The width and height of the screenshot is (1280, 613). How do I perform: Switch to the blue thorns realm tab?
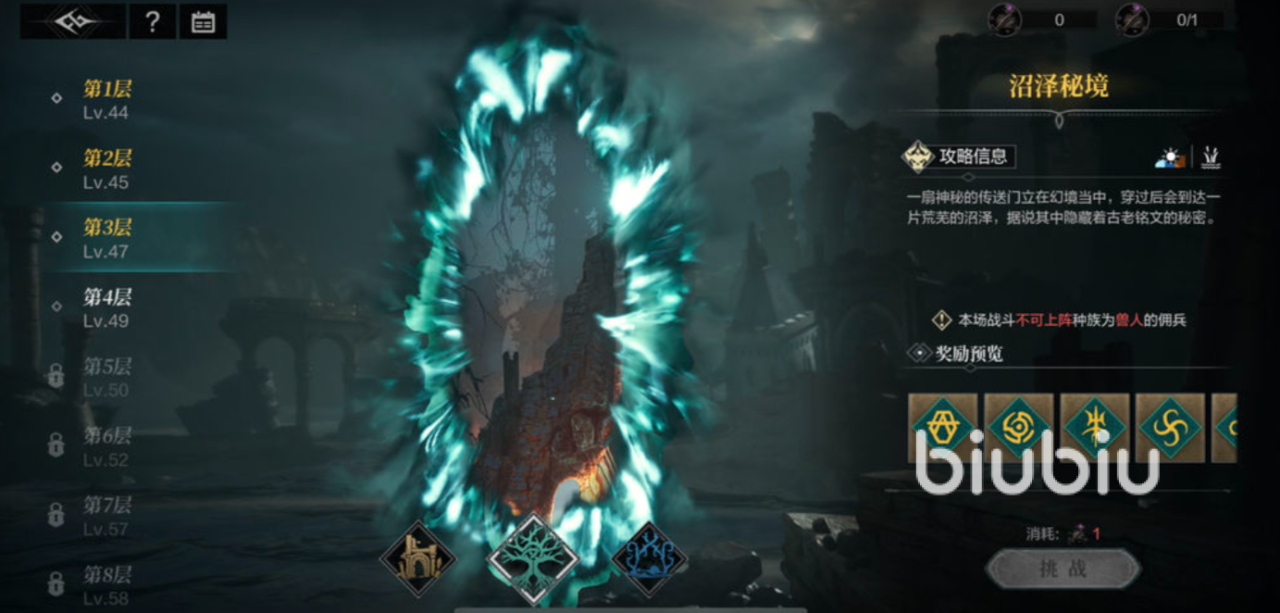point(649,559)
